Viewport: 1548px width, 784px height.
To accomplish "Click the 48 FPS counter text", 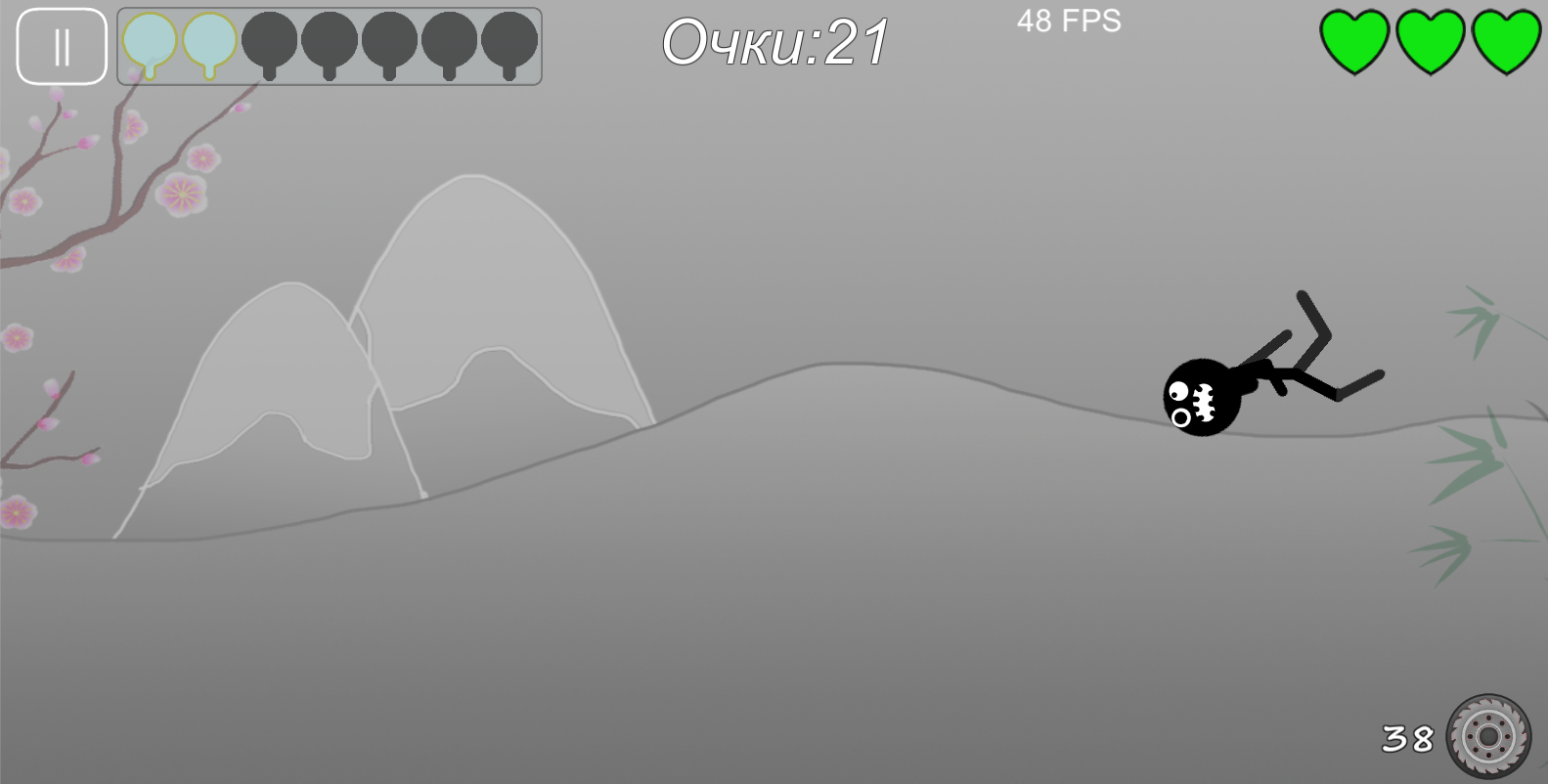I will pos(1068,21).
